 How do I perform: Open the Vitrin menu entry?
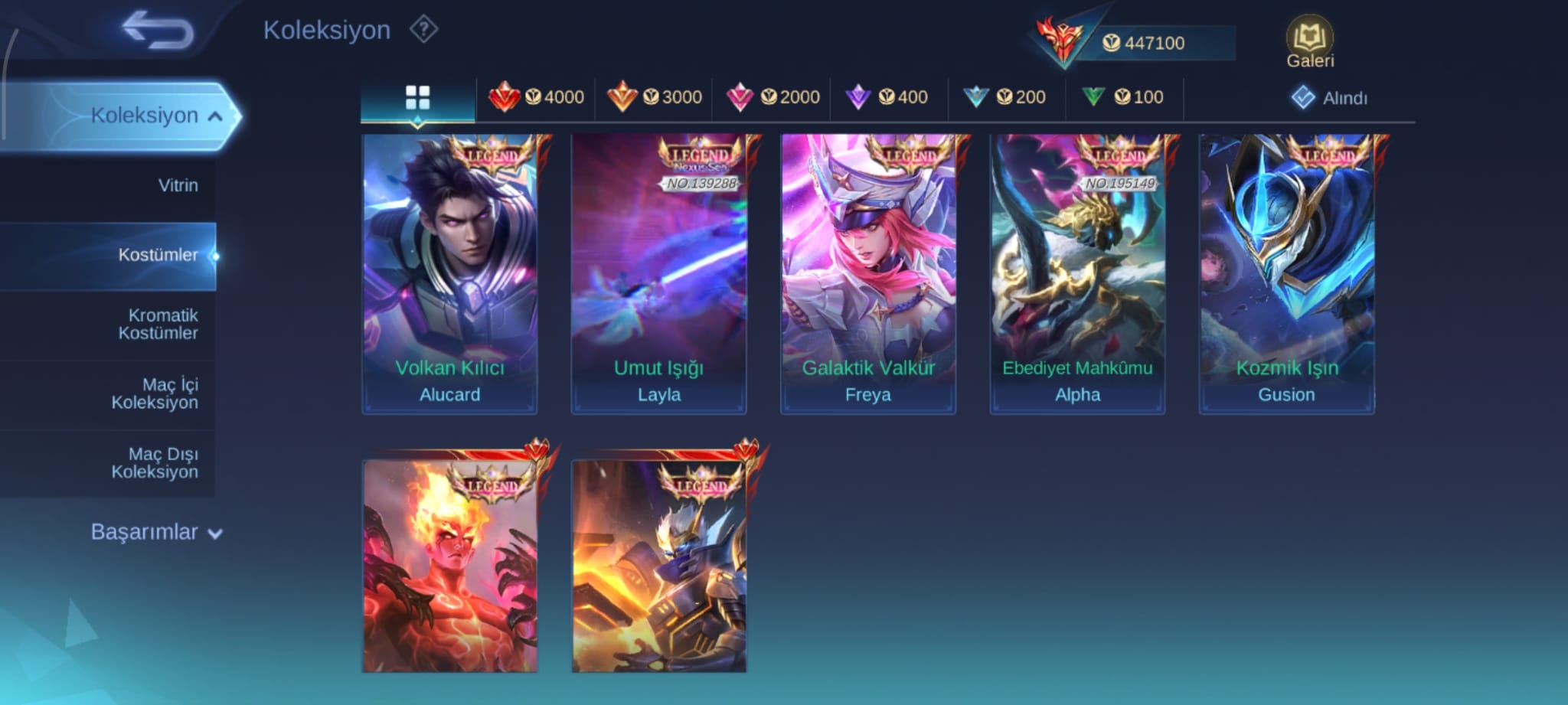coord(178,185)
